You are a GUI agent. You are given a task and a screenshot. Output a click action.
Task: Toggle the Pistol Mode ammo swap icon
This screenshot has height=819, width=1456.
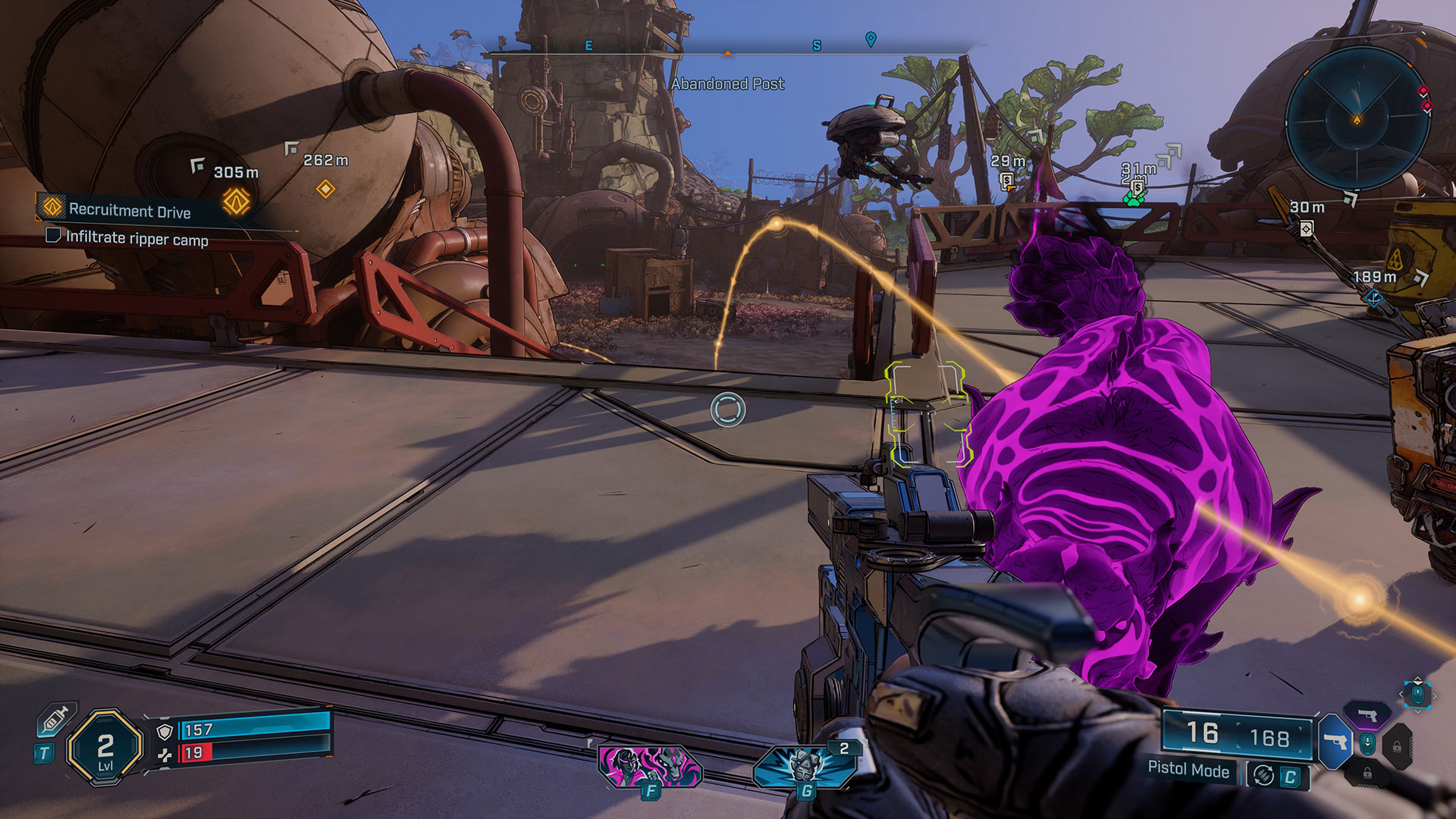1263,775
